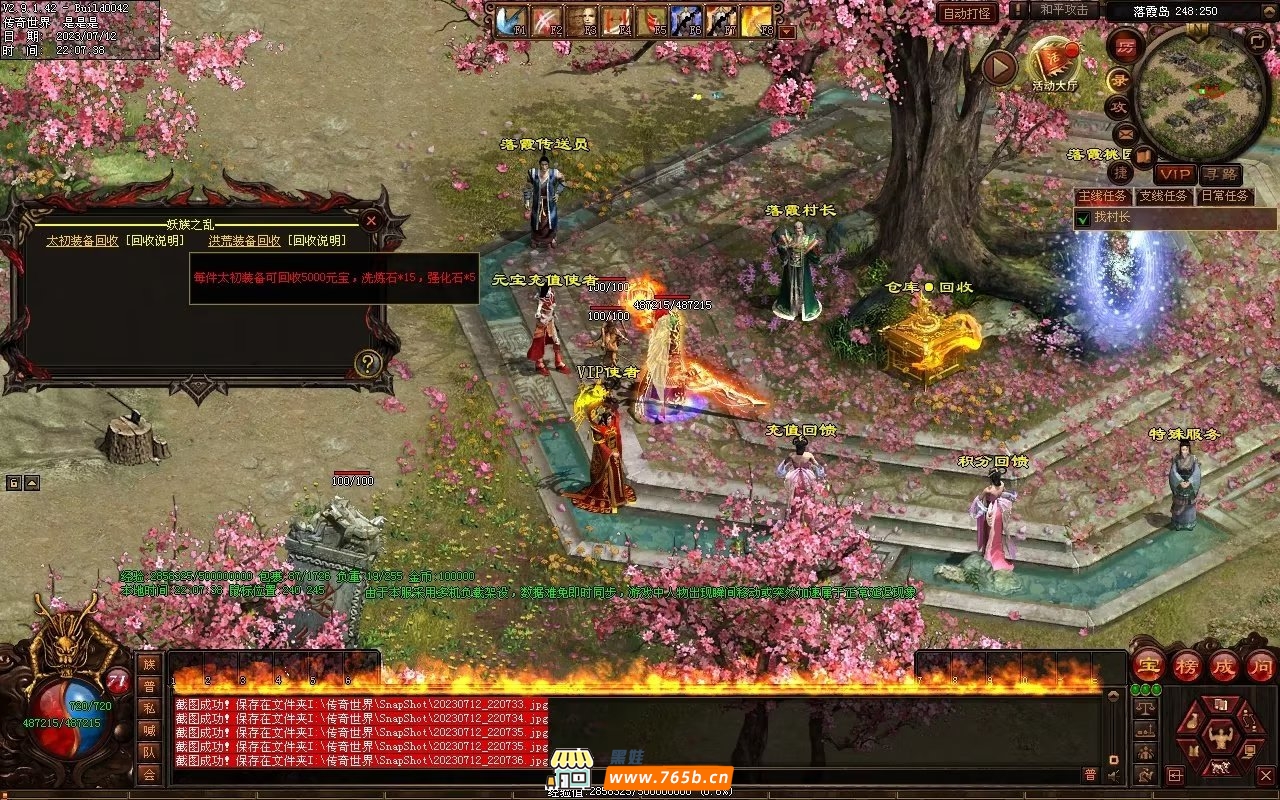Toggle the 自动打怪 auto-fight button

coord(967,13)
